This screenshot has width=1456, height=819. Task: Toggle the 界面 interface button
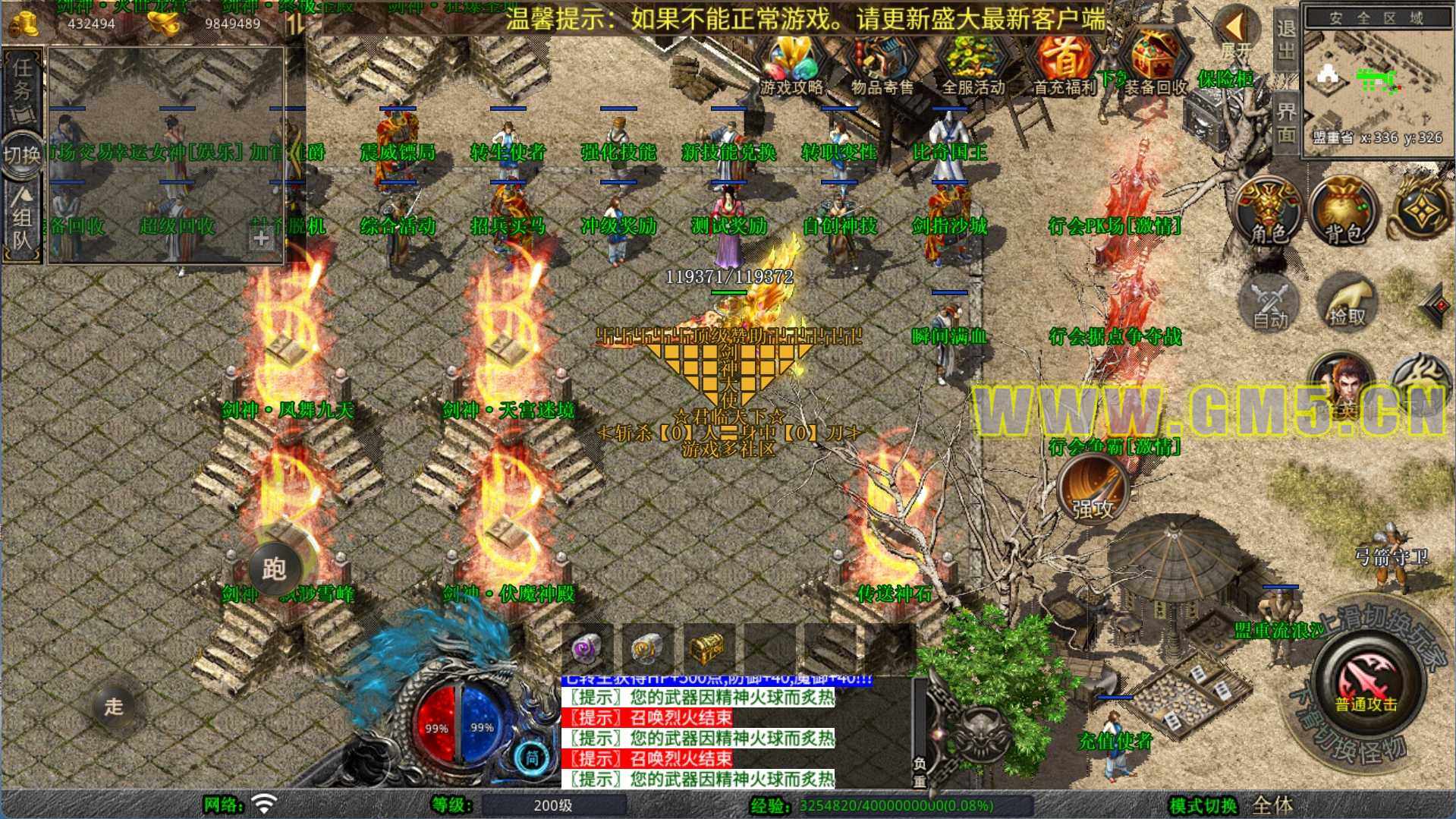(1286, 121)
